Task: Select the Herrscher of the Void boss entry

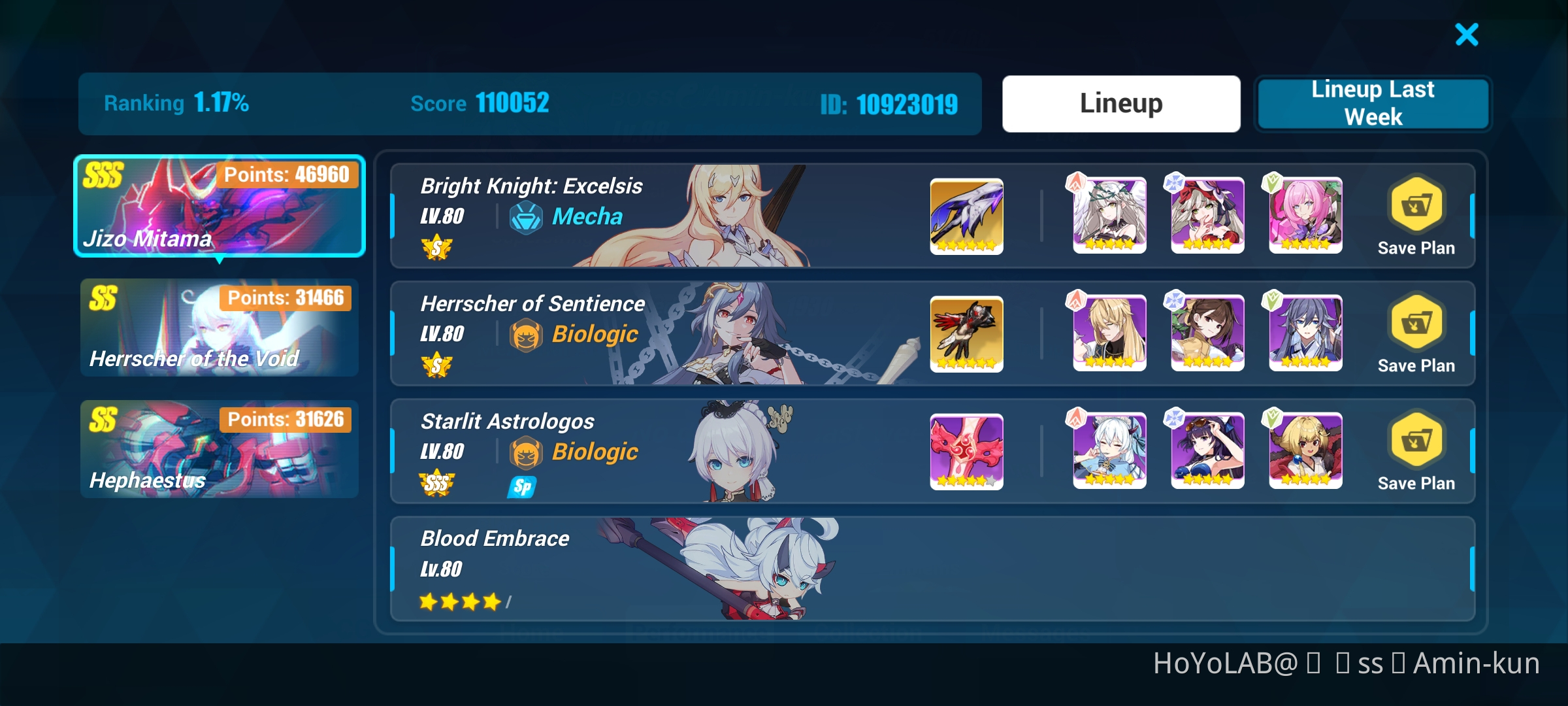Action: point(220,328)
